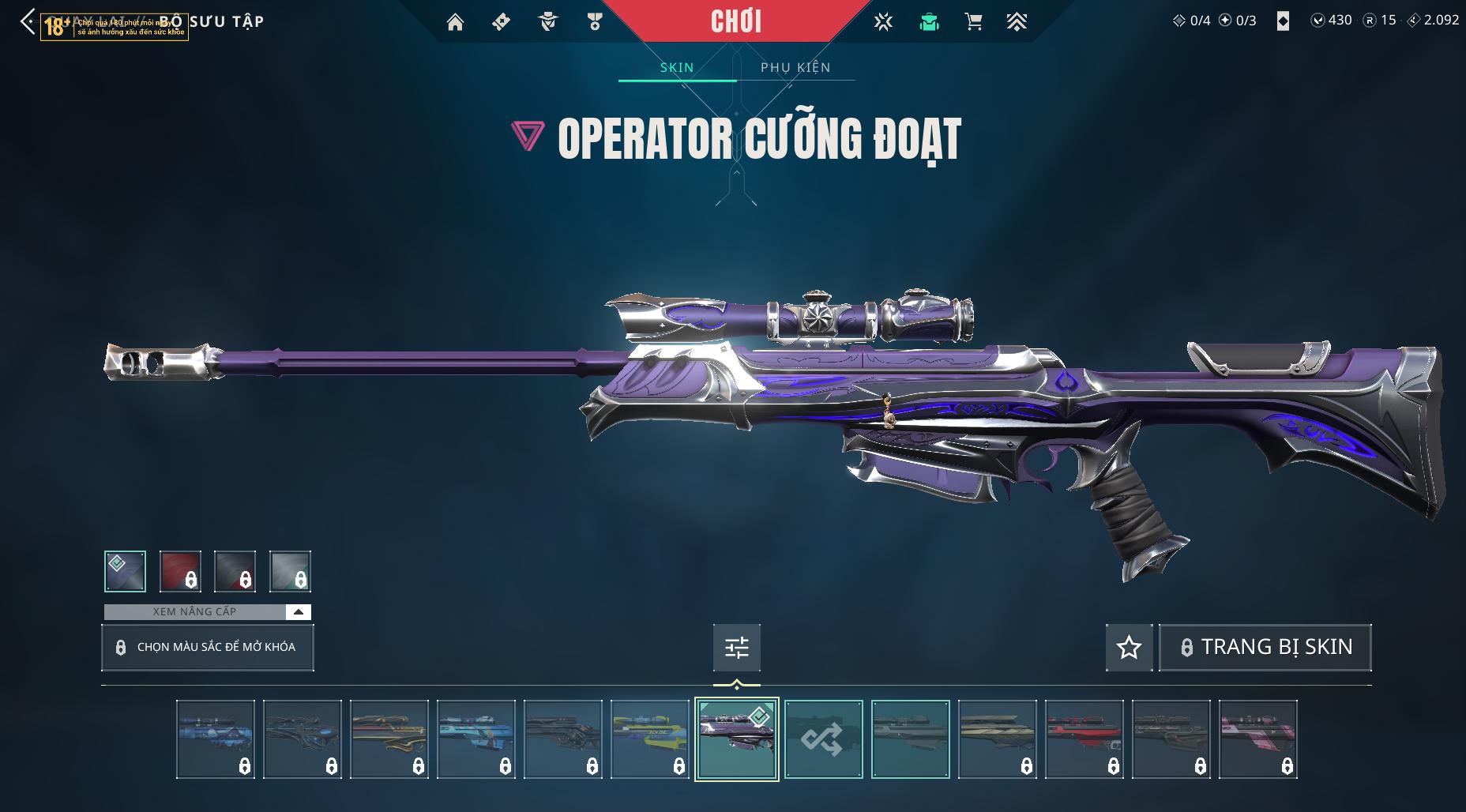Open the skin filter sliders button
Screen dimensions: 1466x812
[x=736, y=648]
